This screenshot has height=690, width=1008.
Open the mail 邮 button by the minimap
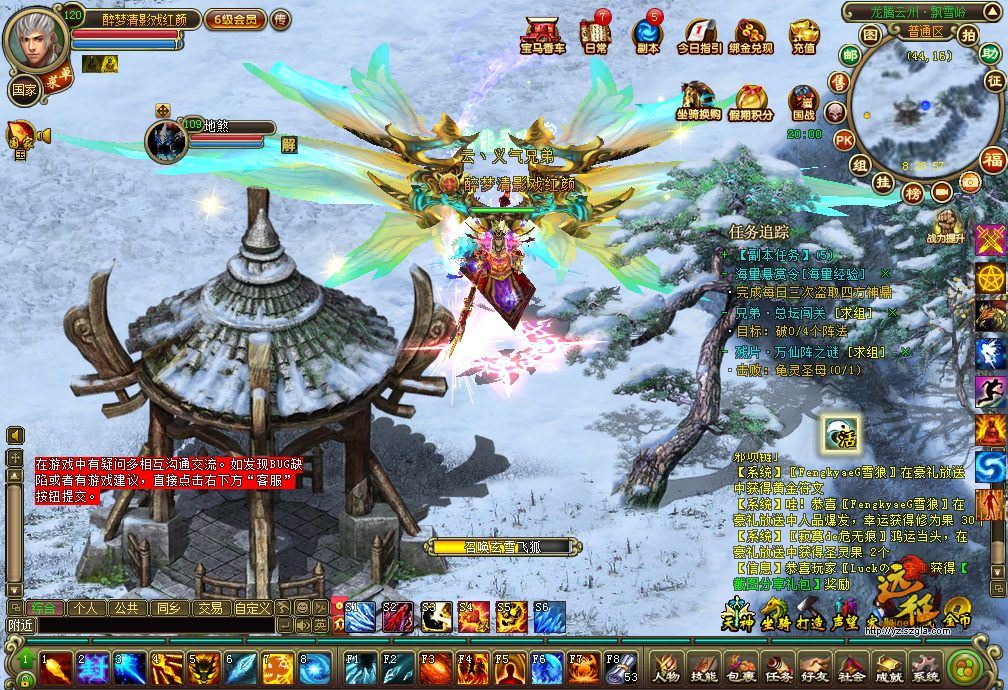[850, 54]
